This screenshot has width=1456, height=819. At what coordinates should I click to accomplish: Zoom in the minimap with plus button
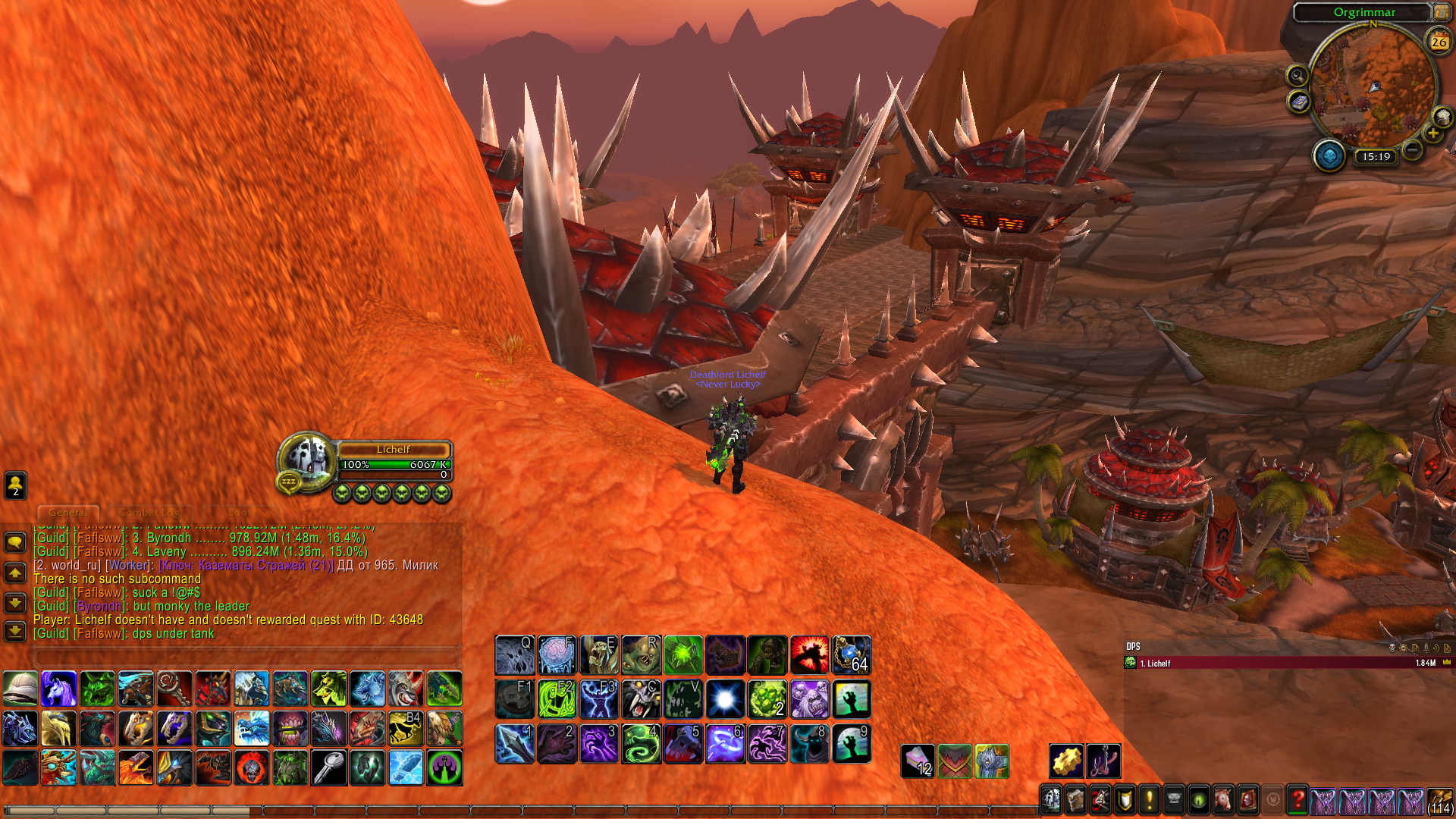click(x=1432, y=134)
